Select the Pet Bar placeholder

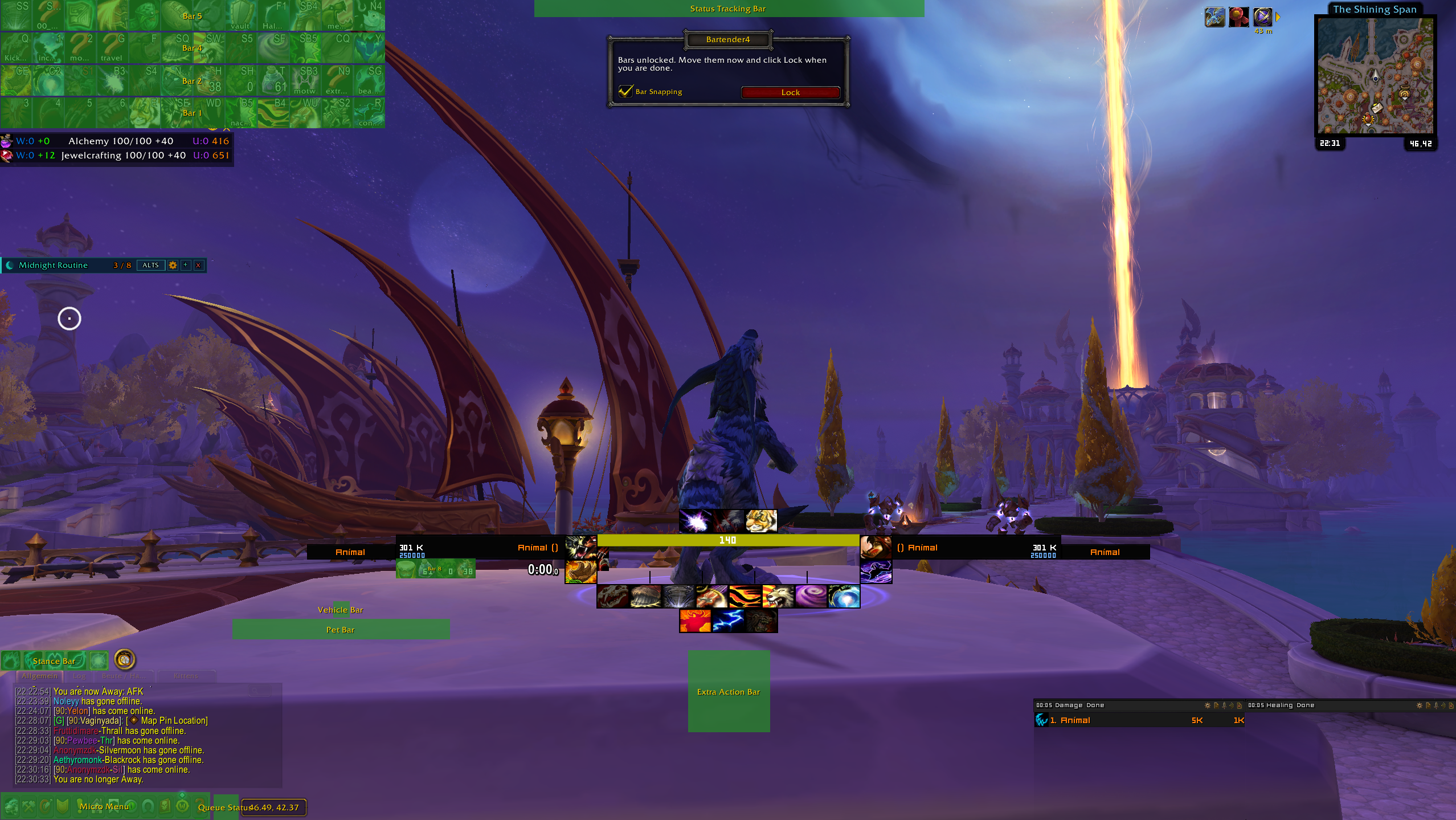click(x=340, y=629)
